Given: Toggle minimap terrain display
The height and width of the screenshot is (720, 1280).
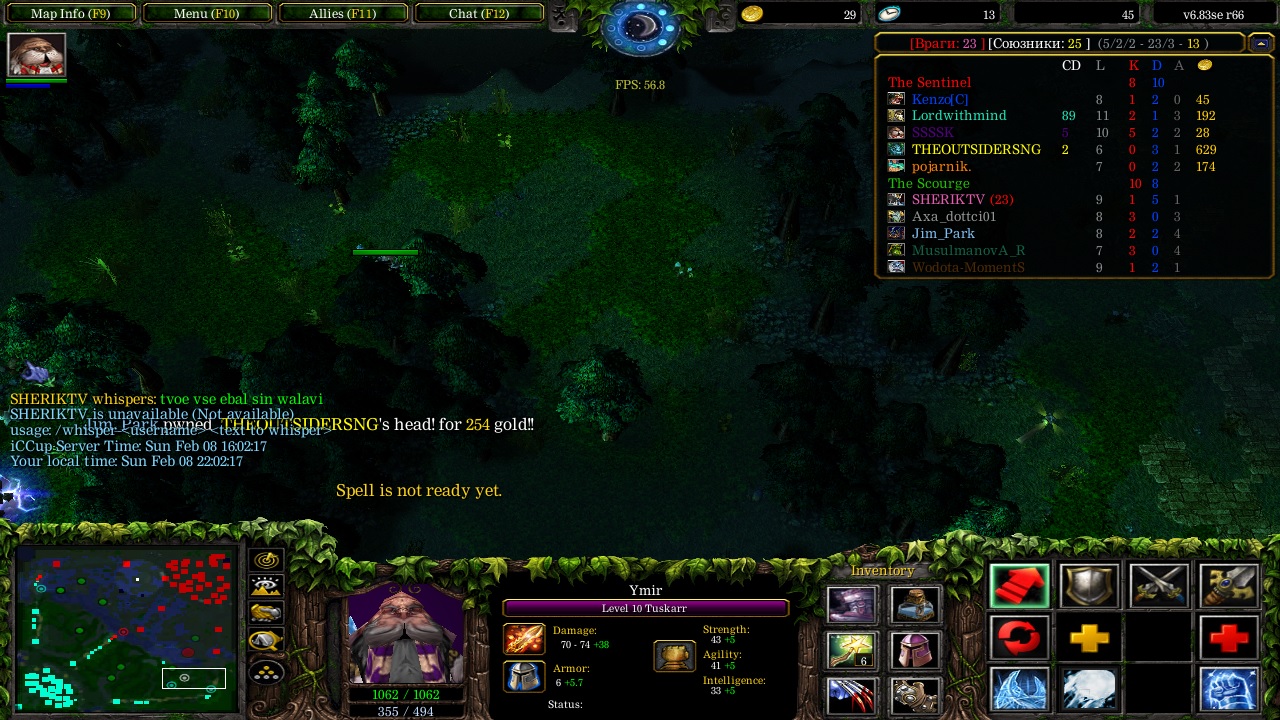Looking at the screenshot, I should tap(266, 588).
